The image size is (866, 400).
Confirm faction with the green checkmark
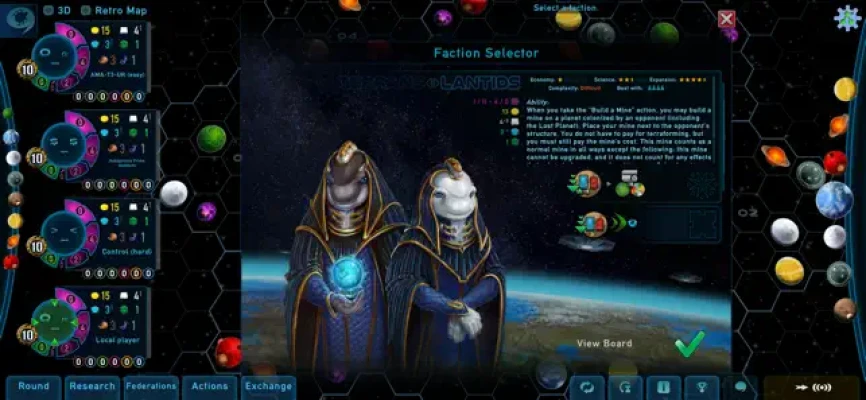tap(689, 344)
